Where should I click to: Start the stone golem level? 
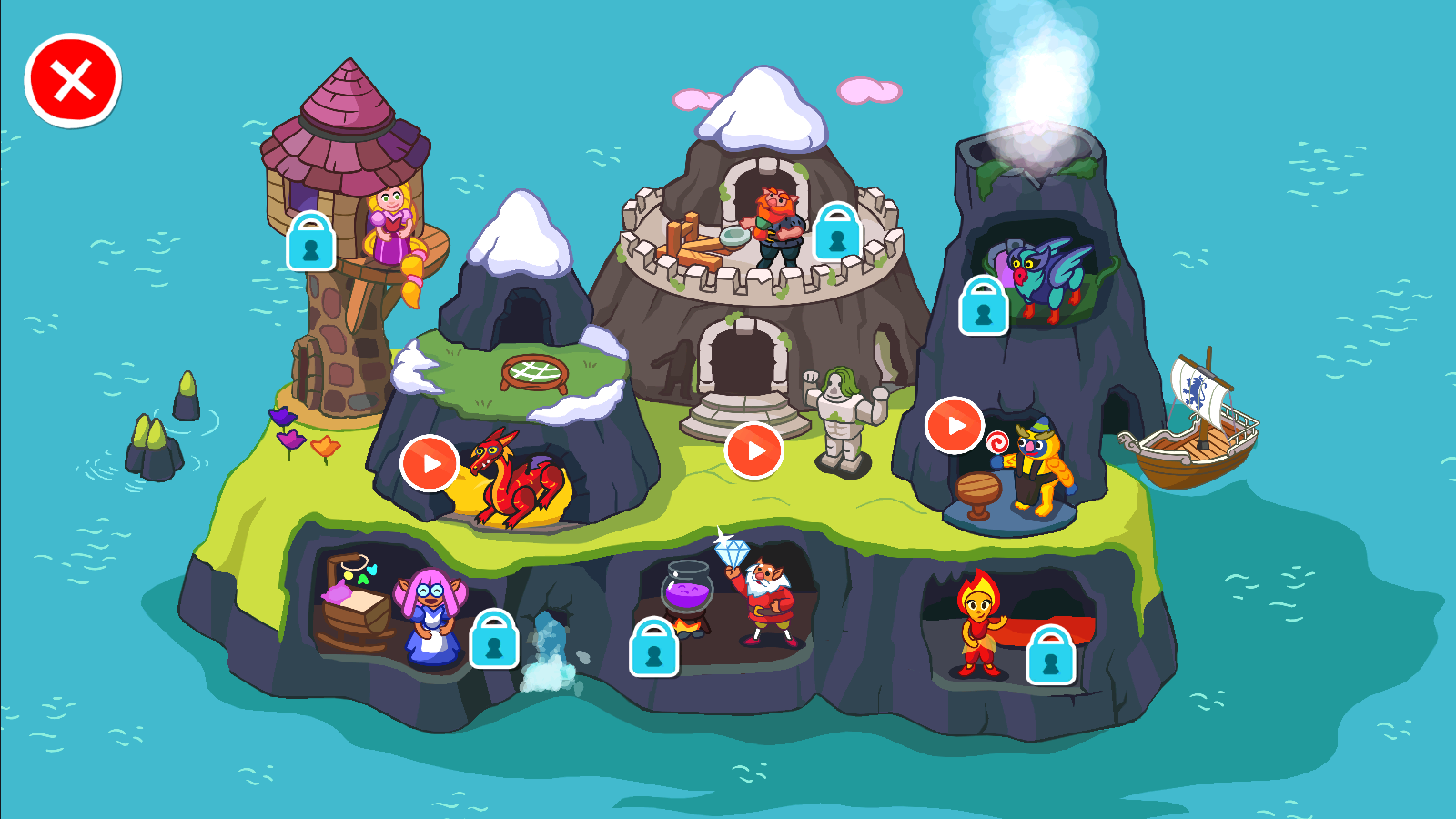[753, 450]
